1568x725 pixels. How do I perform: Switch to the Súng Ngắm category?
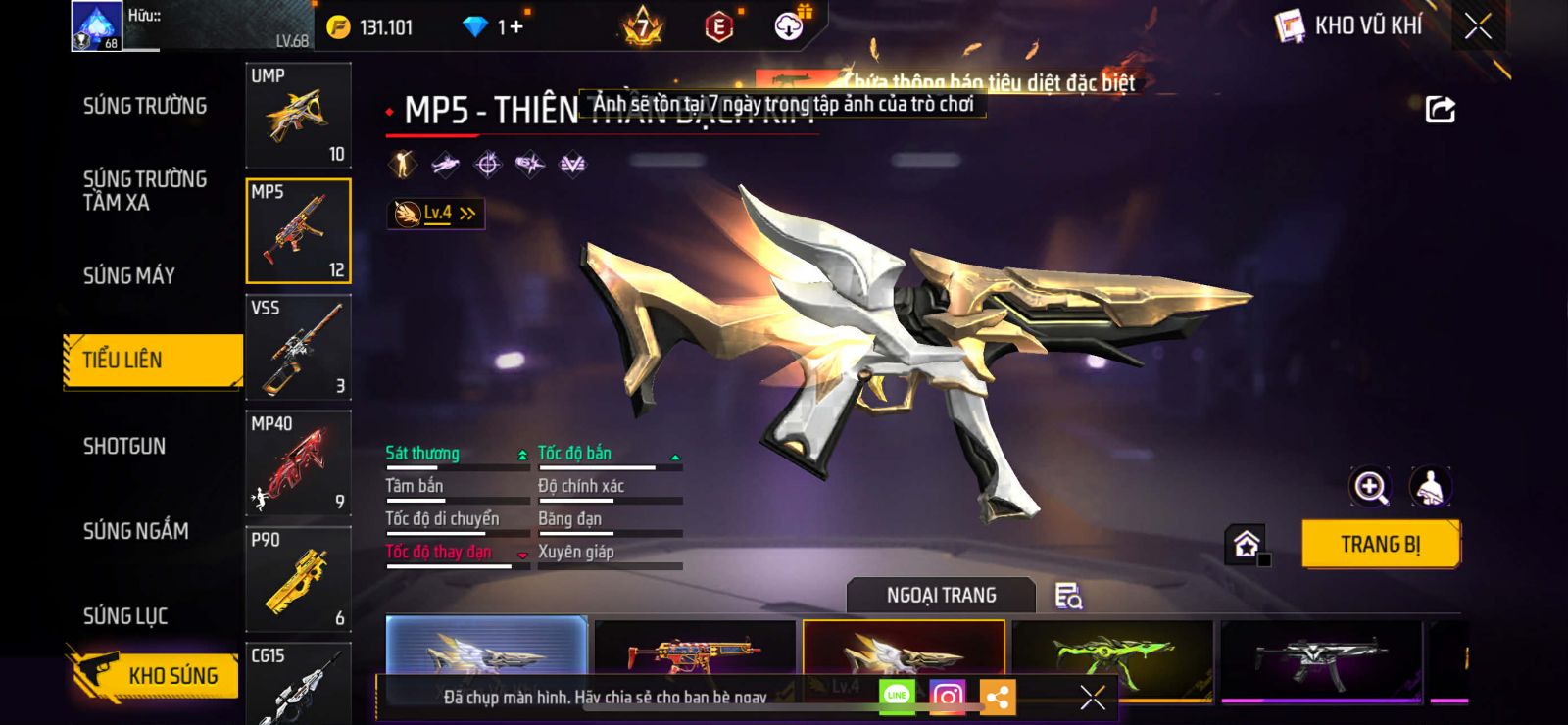point(136,531)
